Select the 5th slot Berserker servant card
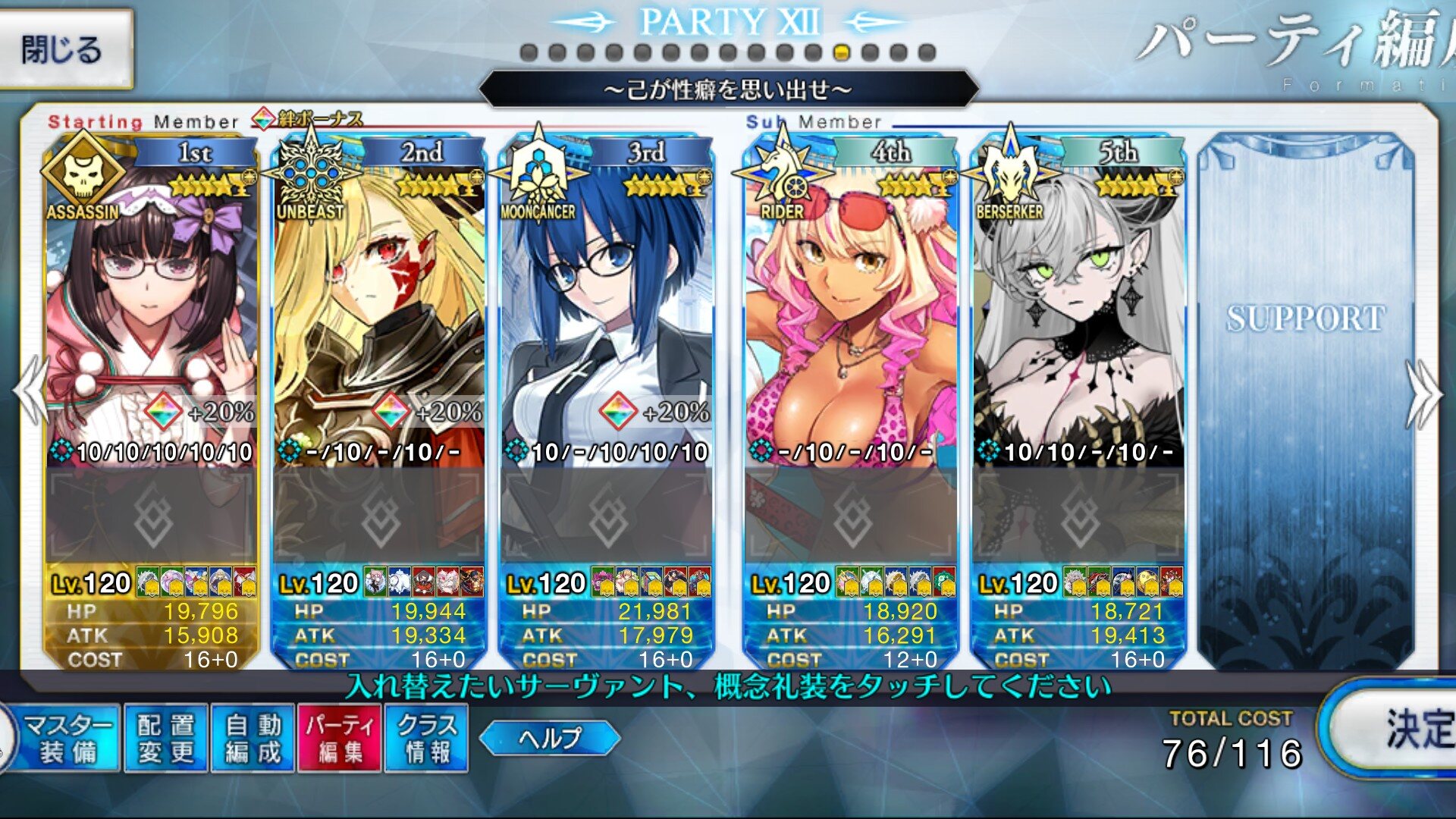This screenshot has height=819, width=1456. (x=1078, y=303)
